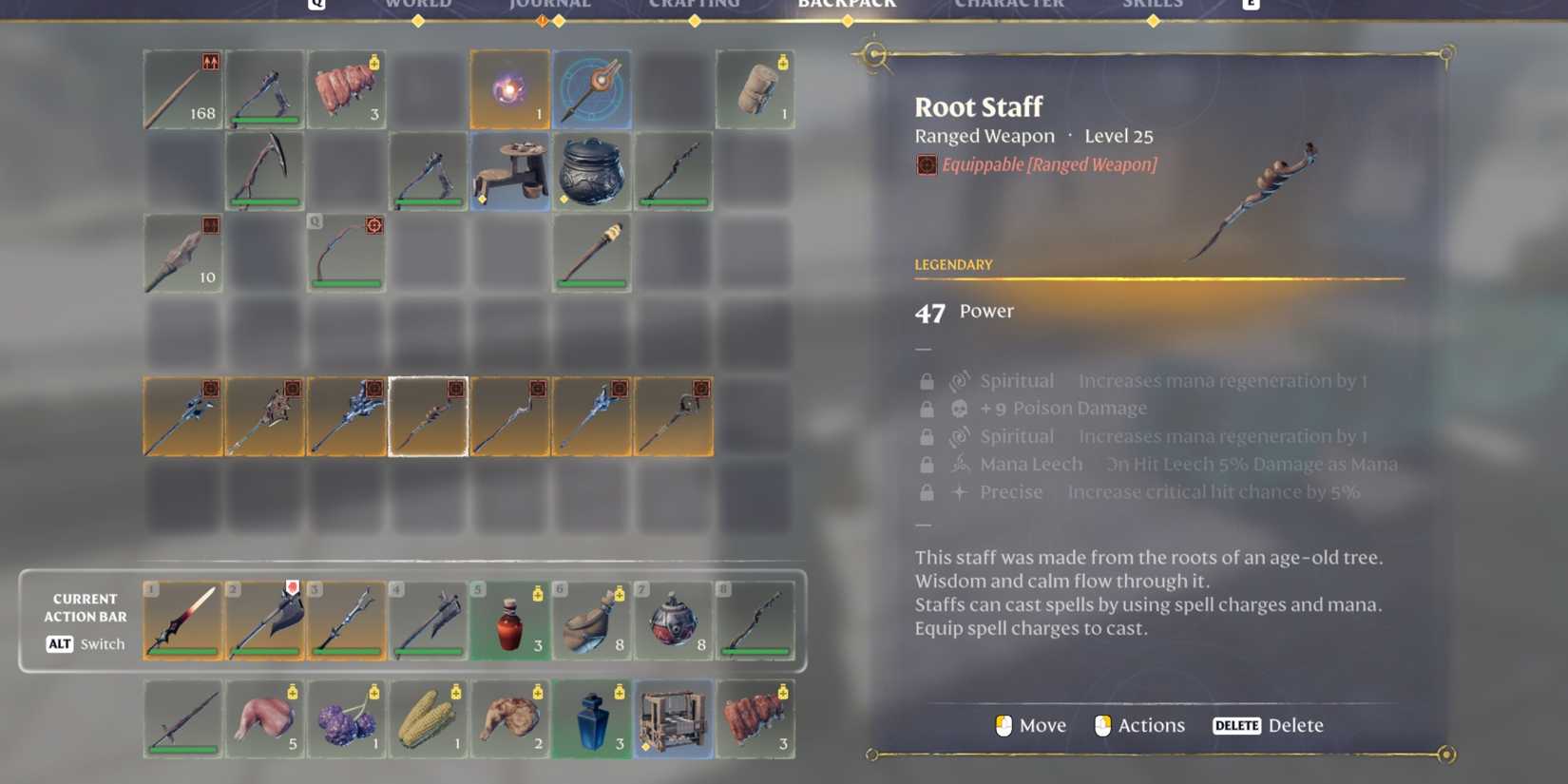This screenshot has width=1568, height=784.
Task: Click the green durability bar under action bar slot 1
Action: 182,653
